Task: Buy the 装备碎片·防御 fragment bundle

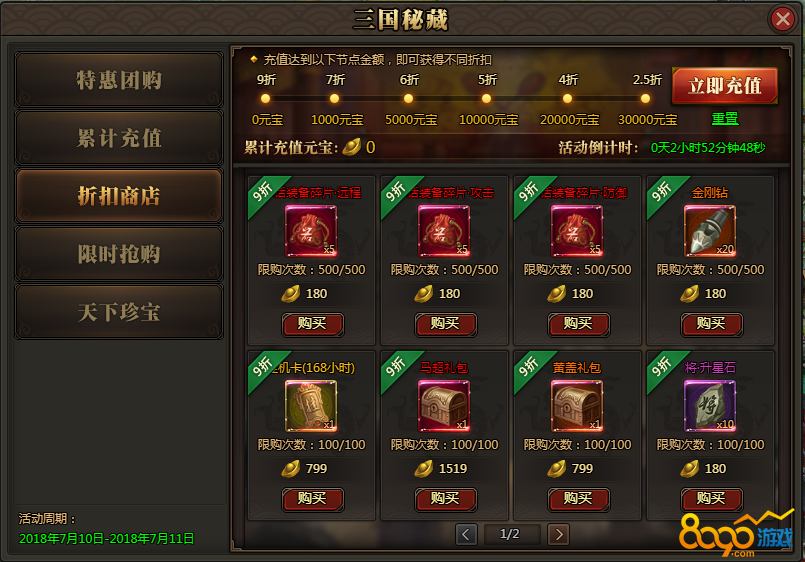Action: pyautogui.click(x=578, y=323)
